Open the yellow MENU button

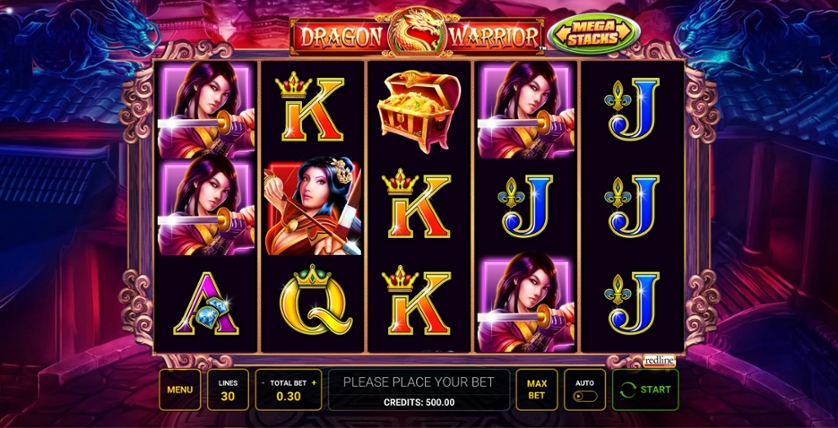[x=179, y=390]
